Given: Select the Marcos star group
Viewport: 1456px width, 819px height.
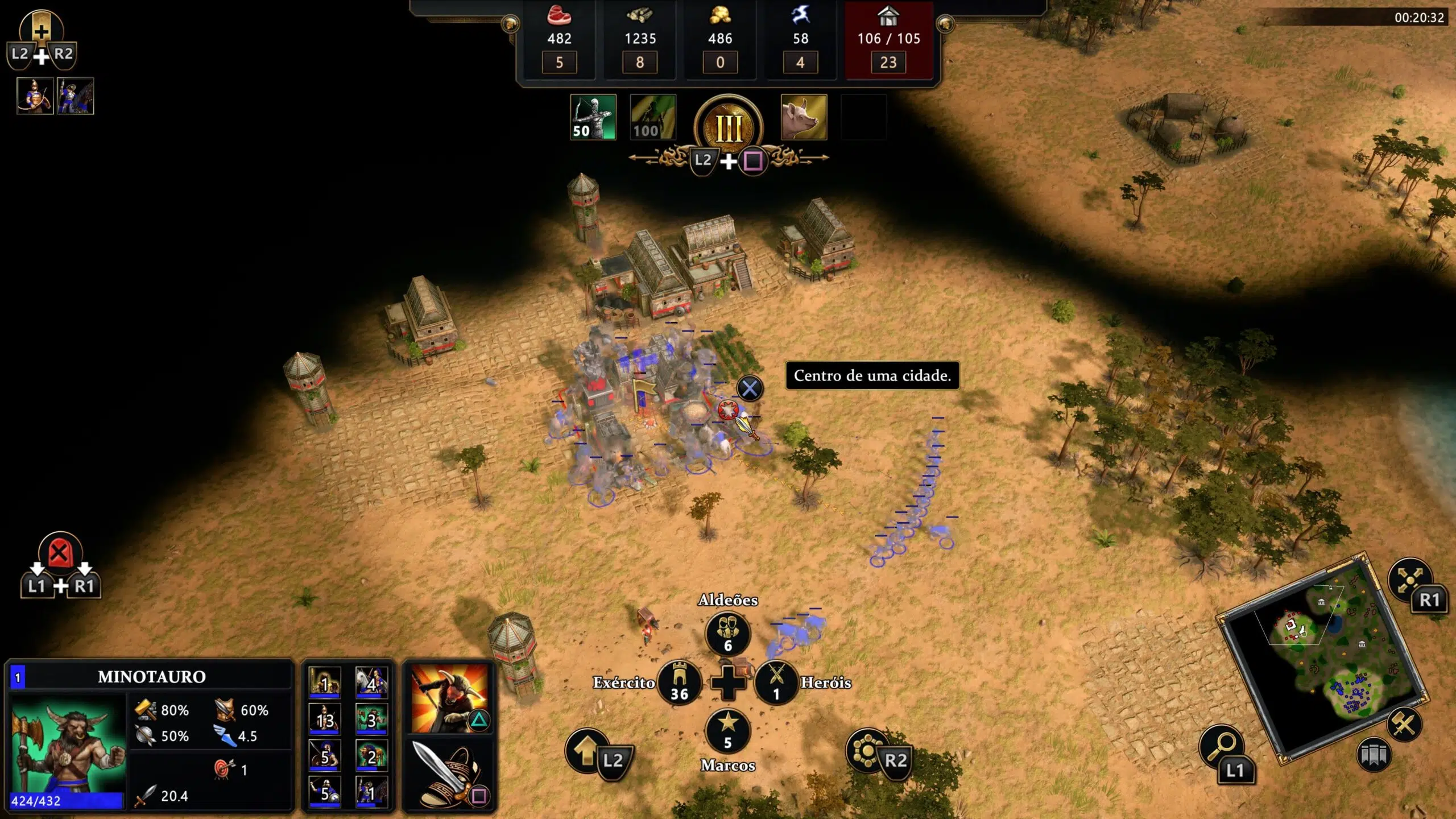Looking at the screenshot, I should pos(727,730).
